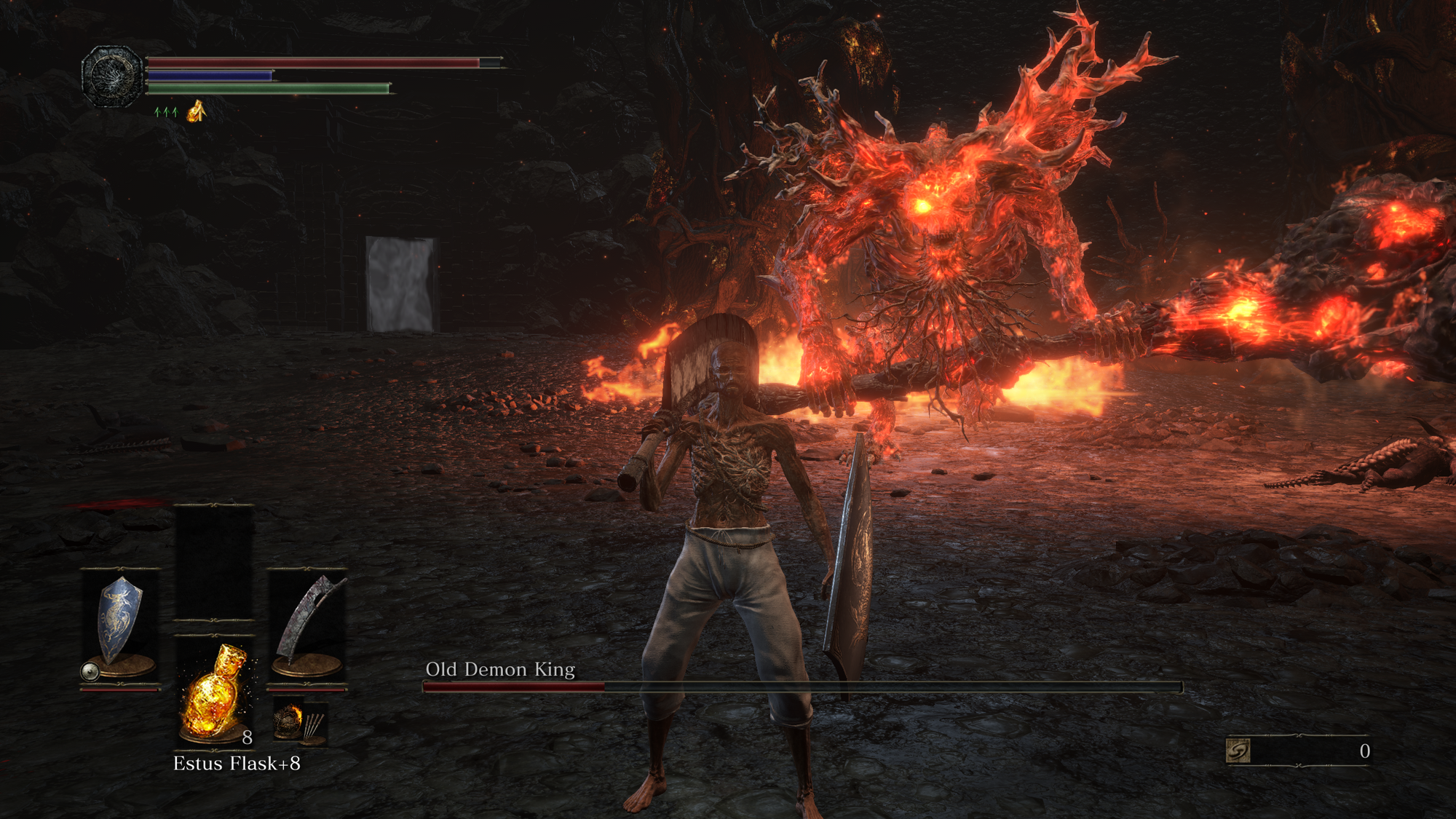Choose the butcher knife weapon slot
This screenshot has width=1456, height=819.
[307, 625]
